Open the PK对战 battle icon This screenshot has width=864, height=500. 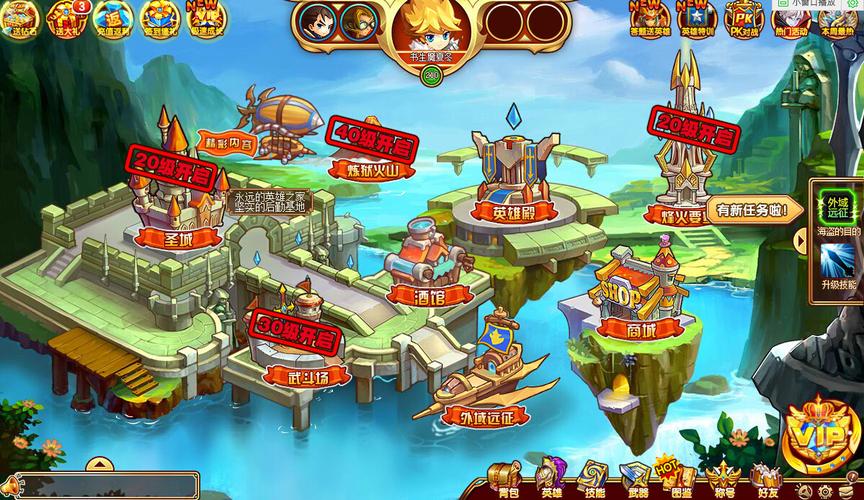click(x=743, y=18)
